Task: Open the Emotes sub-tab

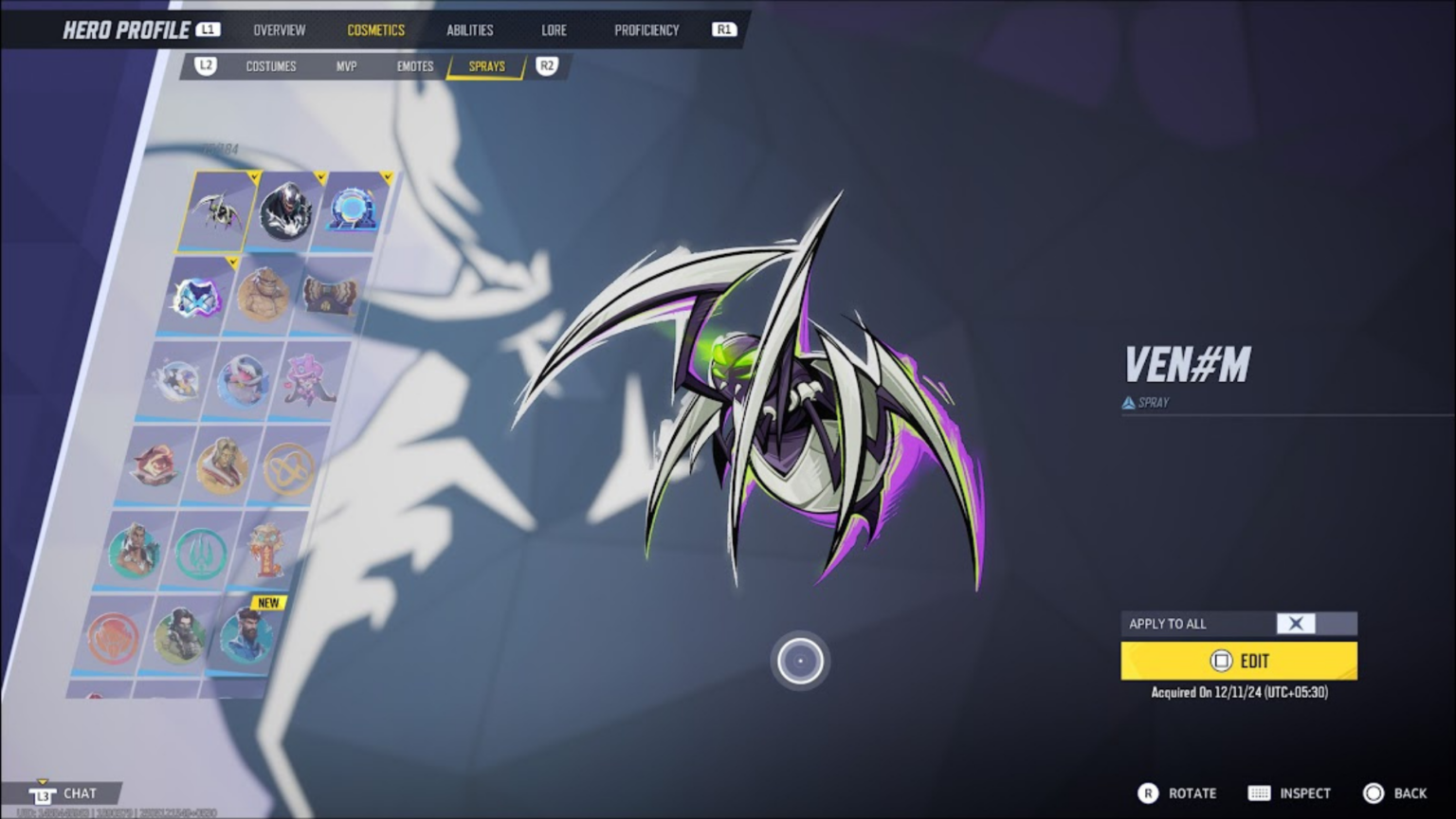Action: point(414,66)
